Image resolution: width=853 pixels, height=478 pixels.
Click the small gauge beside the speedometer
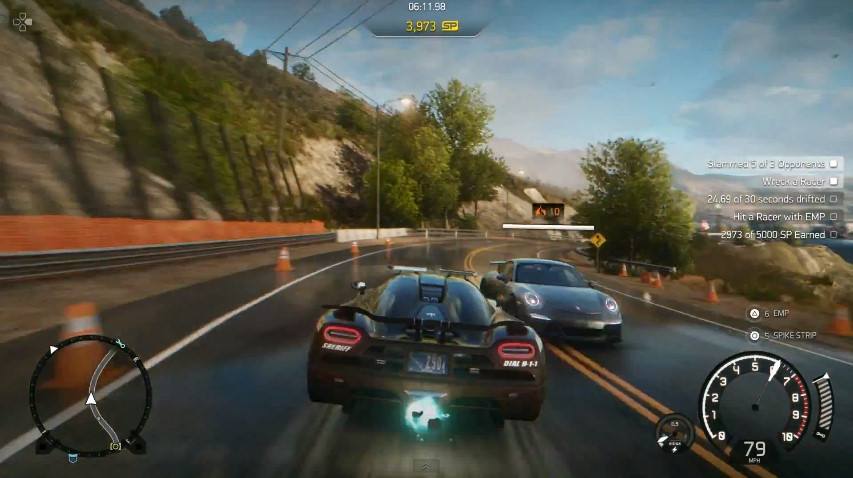(x=675, y=432)
